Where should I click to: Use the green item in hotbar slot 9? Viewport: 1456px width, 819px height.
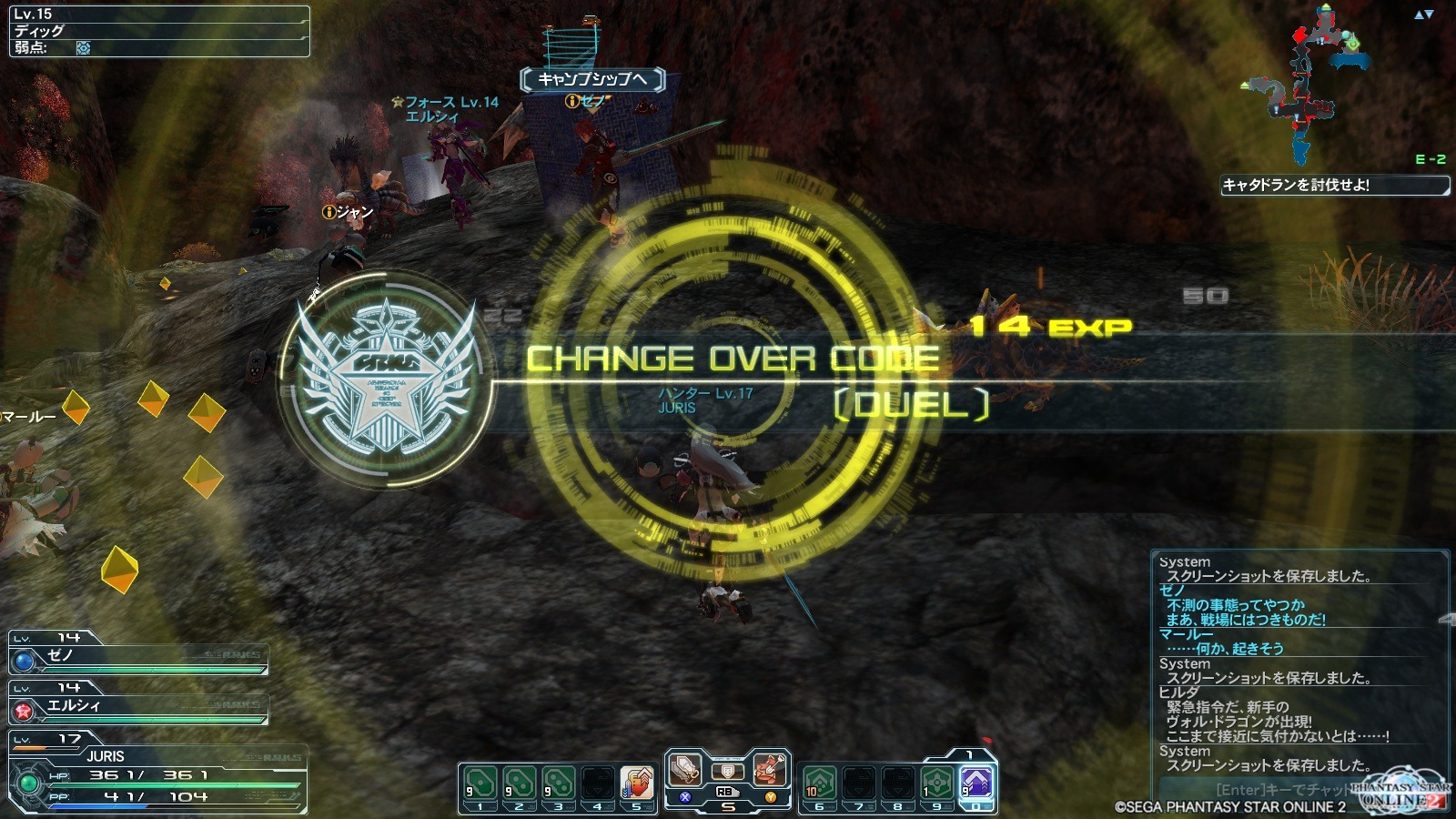click(x=936, y=784)
